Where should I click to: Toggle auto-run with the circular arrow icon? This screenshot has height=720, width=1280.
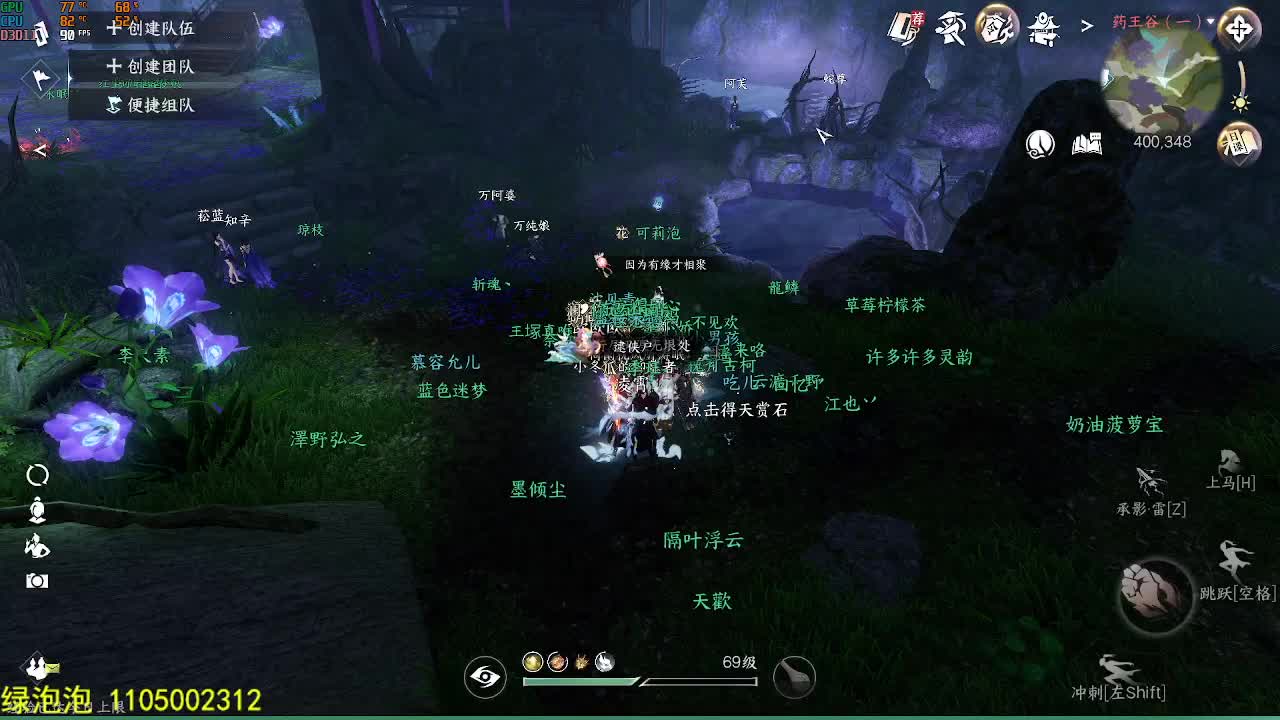[36, 476]
